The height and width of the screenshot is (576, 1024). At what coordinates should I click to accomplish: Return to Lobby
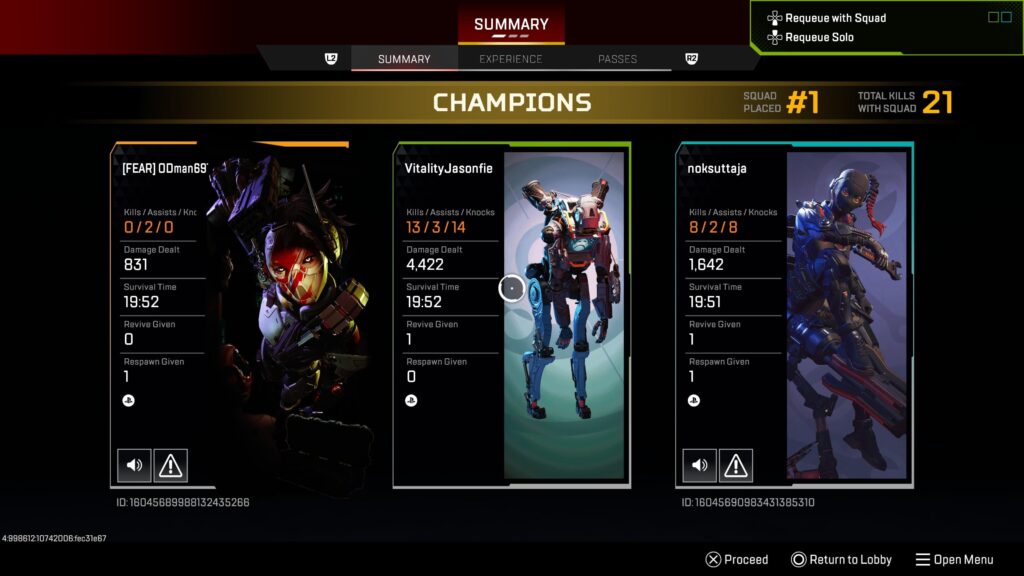(841, 560)
